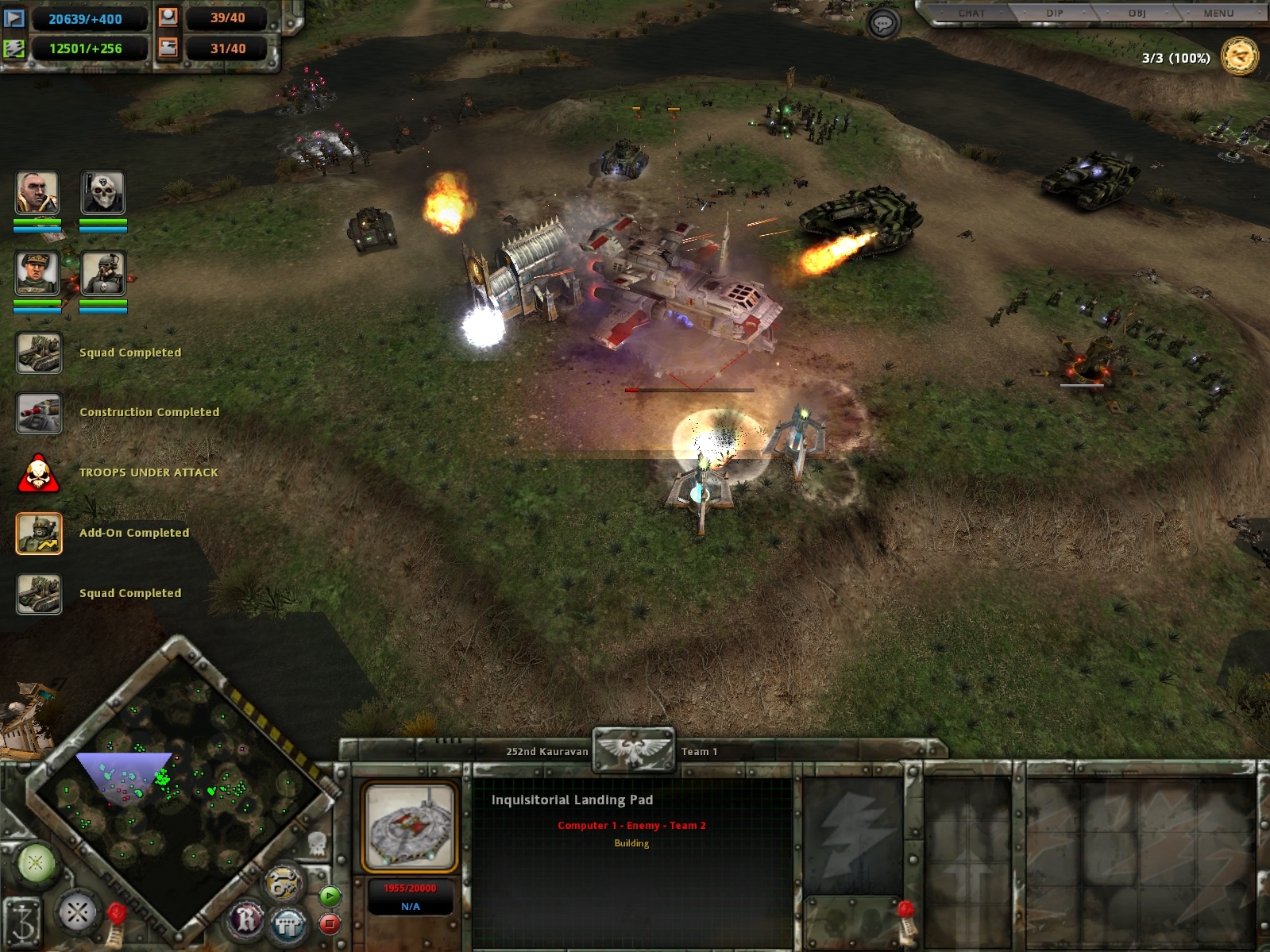Select the officer in peaked cap portrait

37,273
